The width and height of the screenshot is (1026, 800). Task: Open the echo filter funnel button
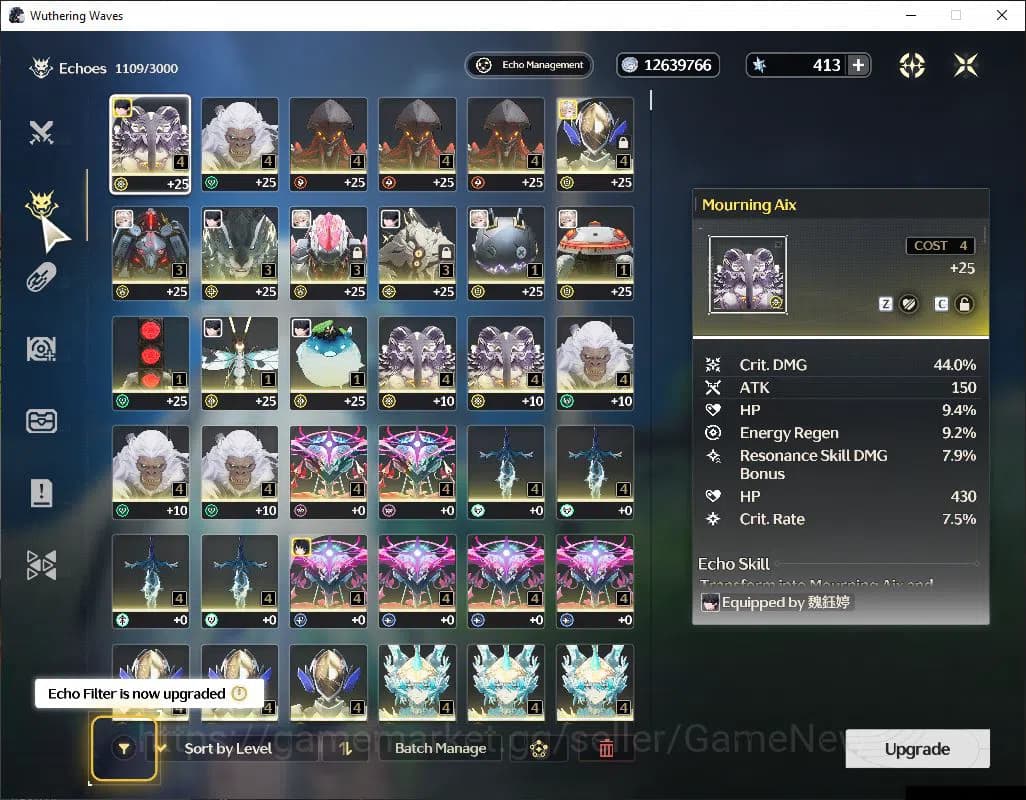tap(124, 748)
